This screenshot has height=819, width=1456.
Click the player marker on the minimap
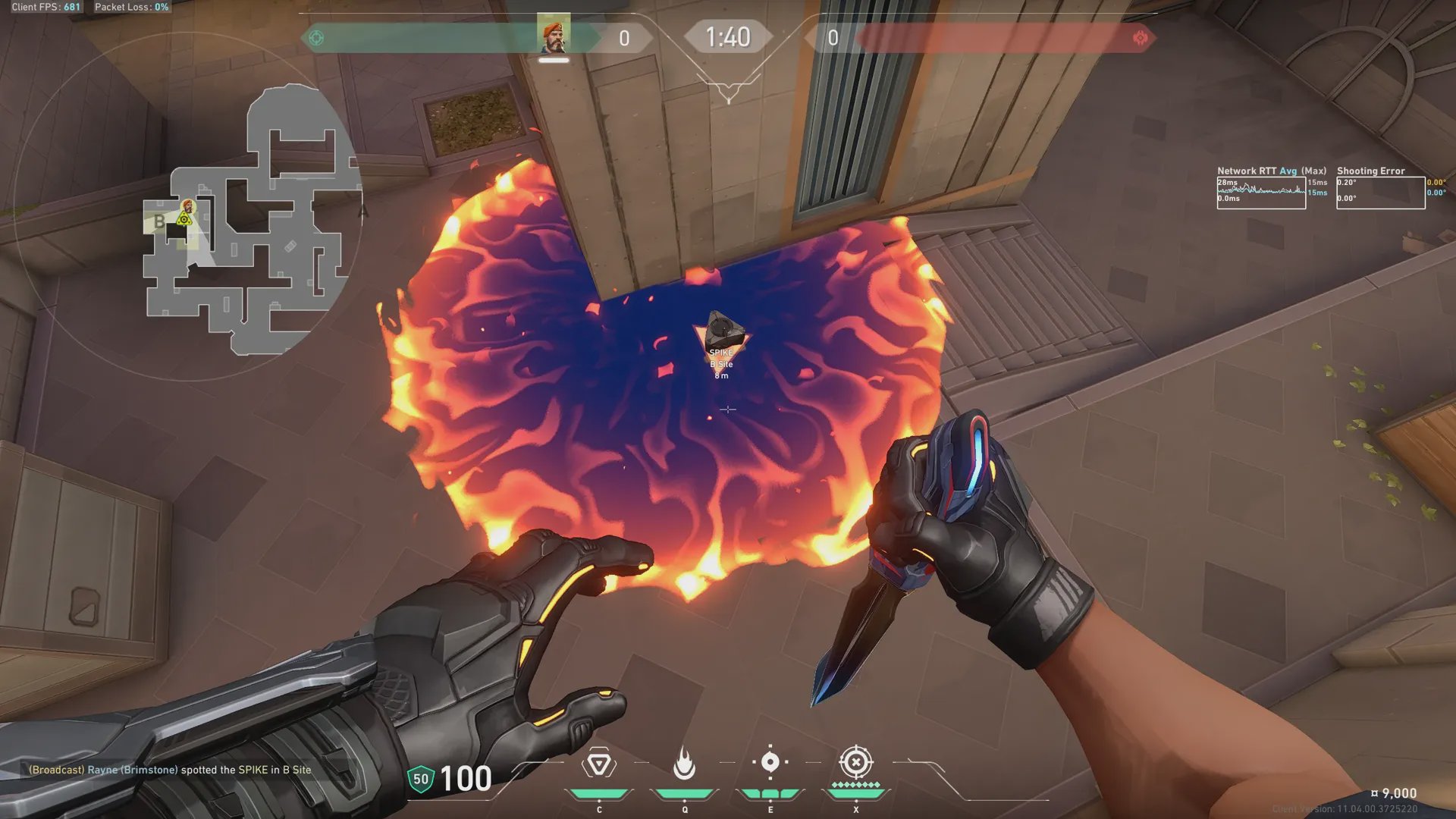[x=187, y=206]
